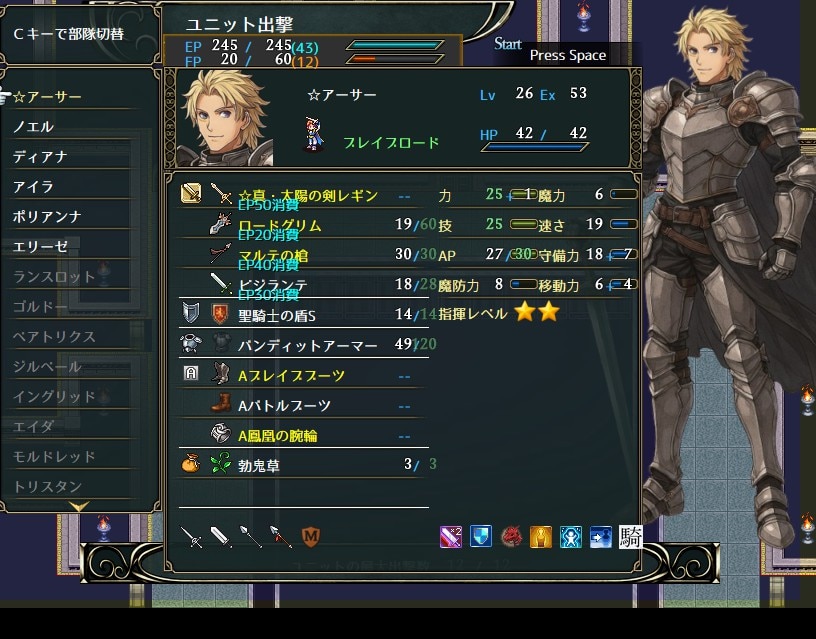Choose エリーゼ from the roster

pyautogui.click(x=40, y=246)
